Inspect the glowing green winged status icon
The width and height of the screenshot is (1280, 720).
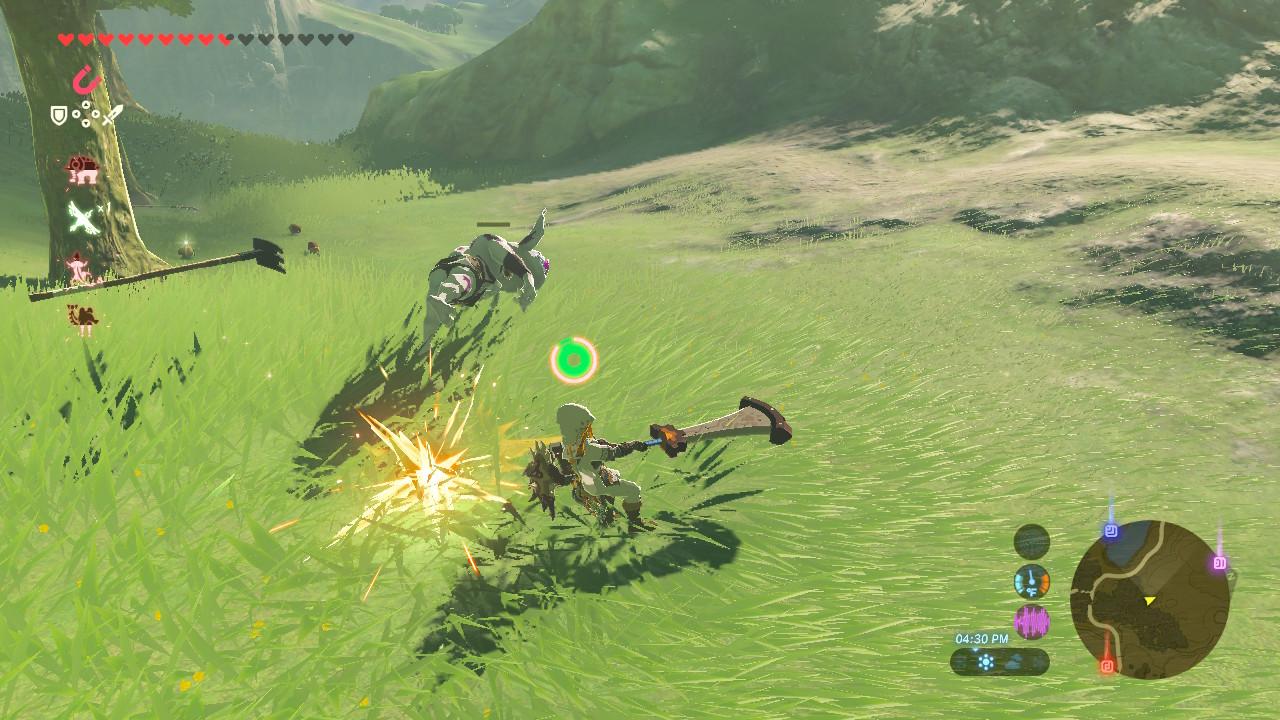click(x=82, y=217)
